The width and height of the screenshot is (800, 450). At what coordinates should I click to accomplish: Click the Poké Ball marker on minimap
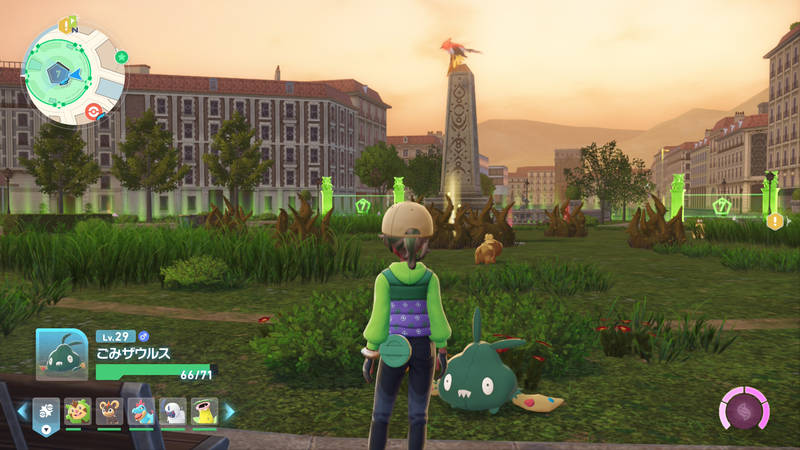[93, 110]
